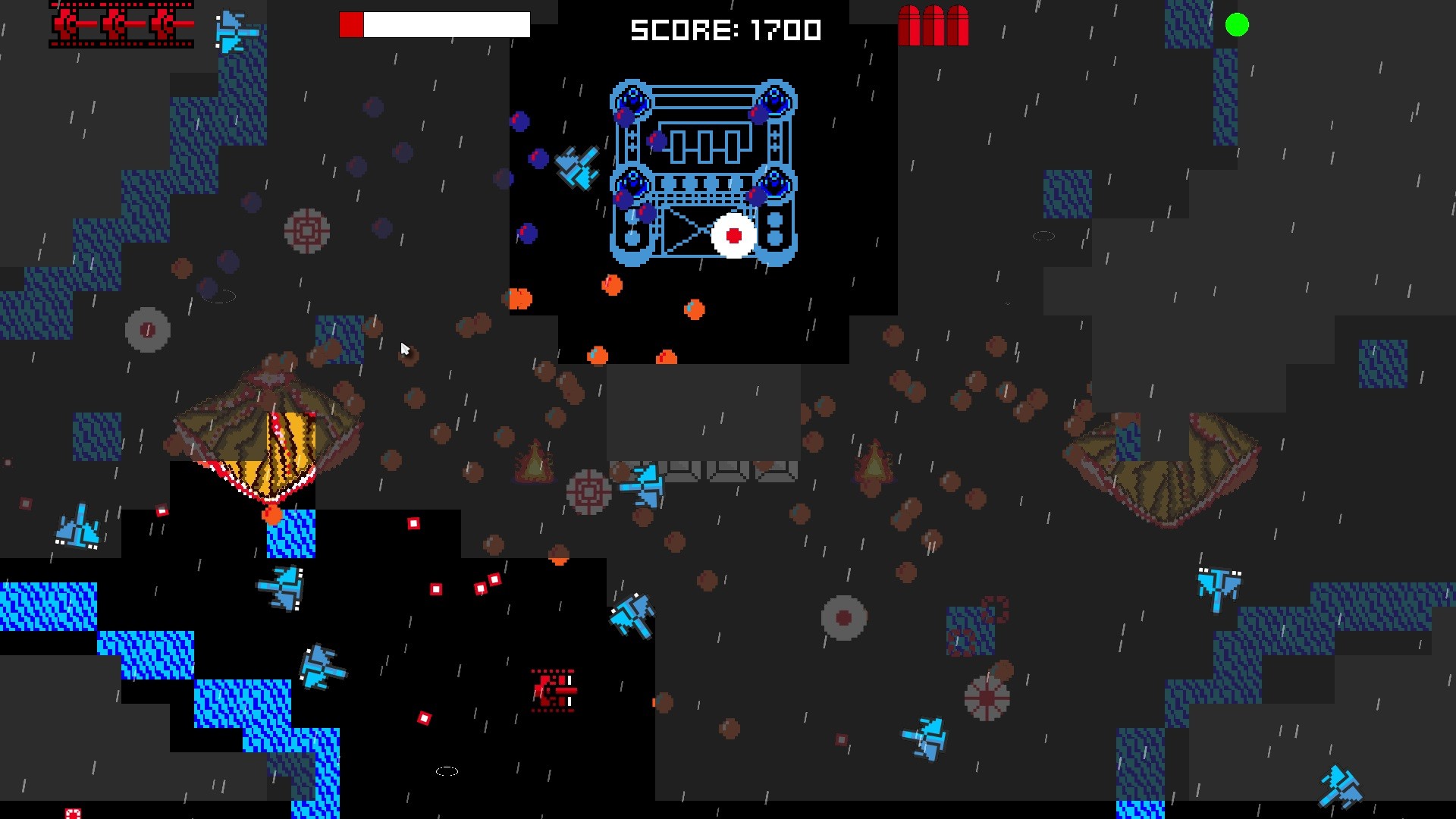Viewport: 1456px width, 819px height.
Task: Toggle the green status indicator
Action: [1238, 25]
